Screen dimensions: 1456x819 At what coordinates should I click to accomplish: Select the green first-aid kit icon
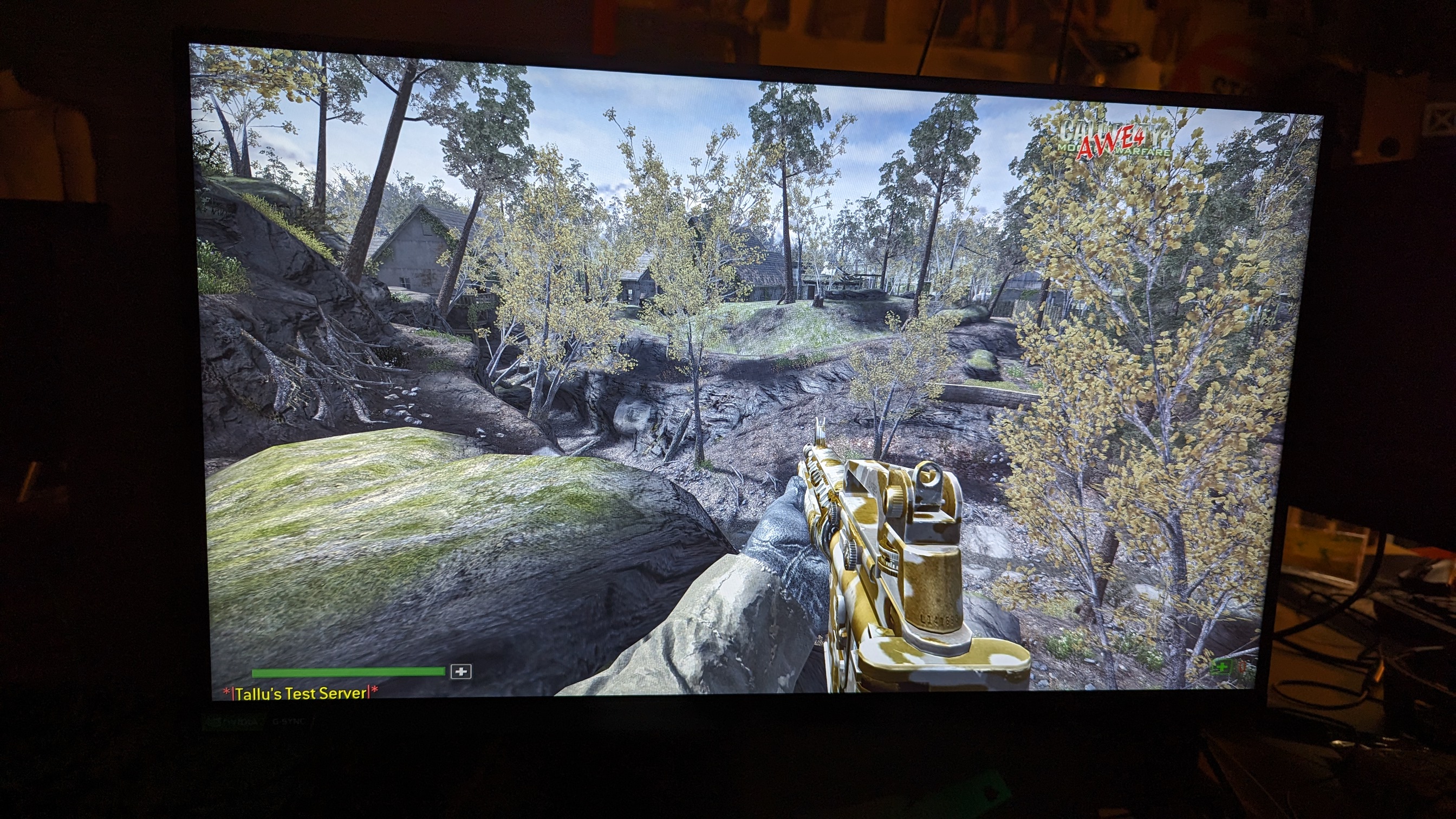1221,667
